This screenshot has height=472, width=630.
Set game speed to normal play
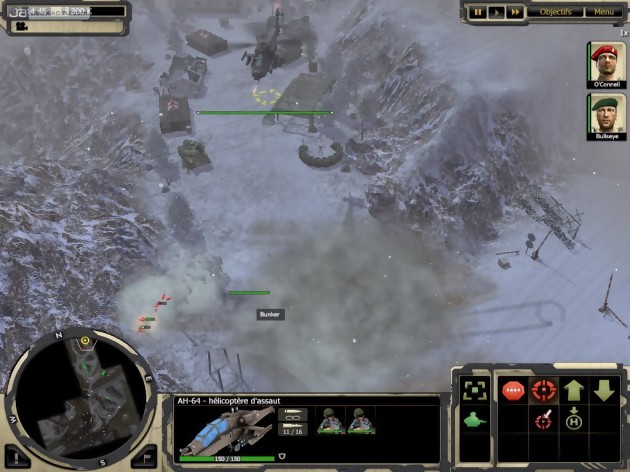point(496,12)
